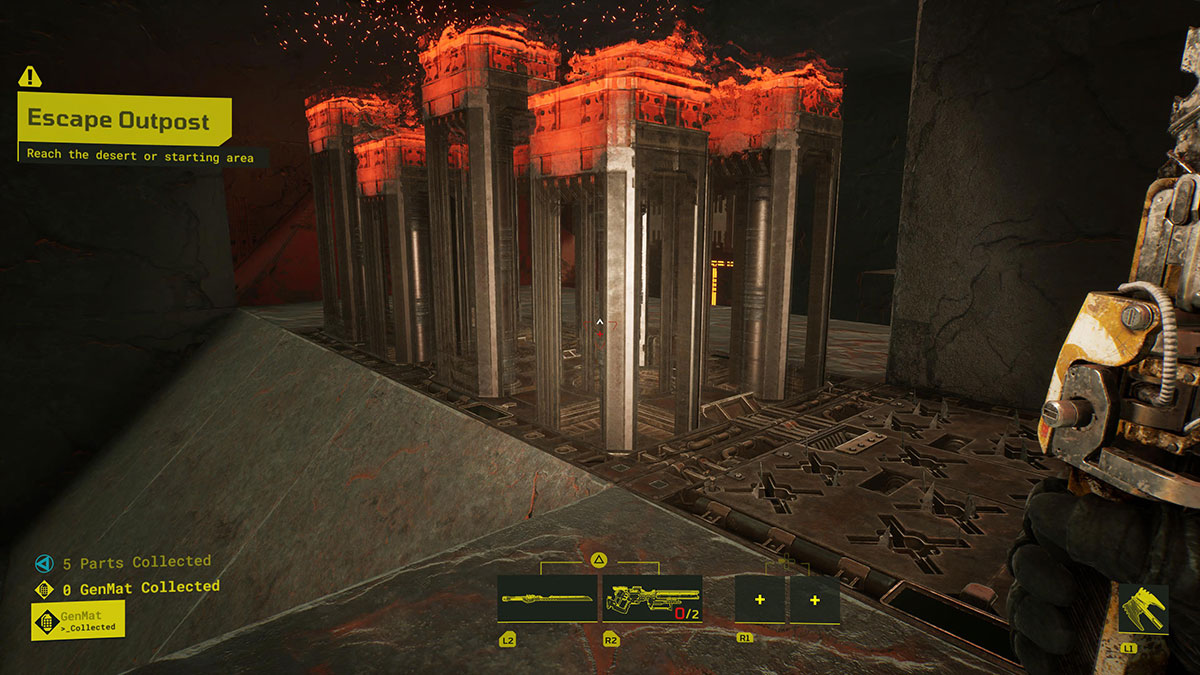
Task: Open the GenMat Collected notification
Action: (78, 620)
